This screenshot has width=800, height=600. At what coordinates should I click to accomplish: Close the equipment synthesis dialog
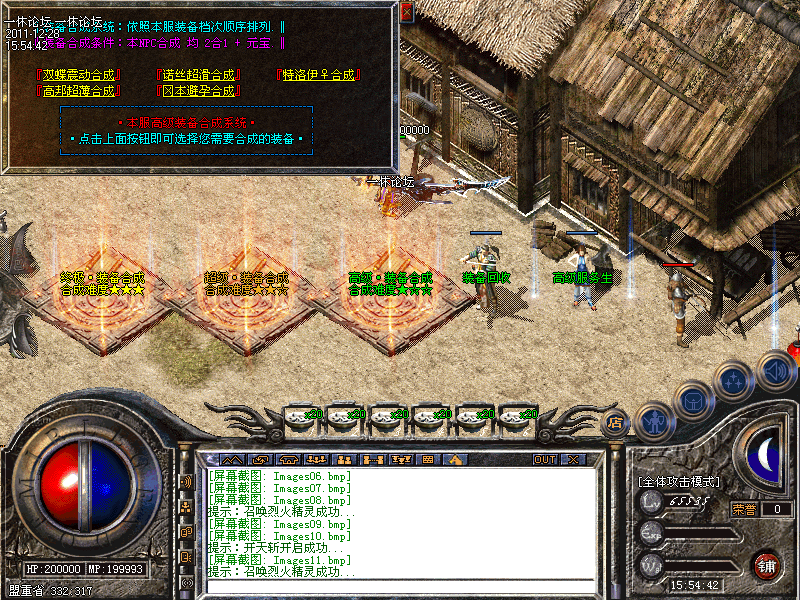pyautogui.click(x=406, y=11)
